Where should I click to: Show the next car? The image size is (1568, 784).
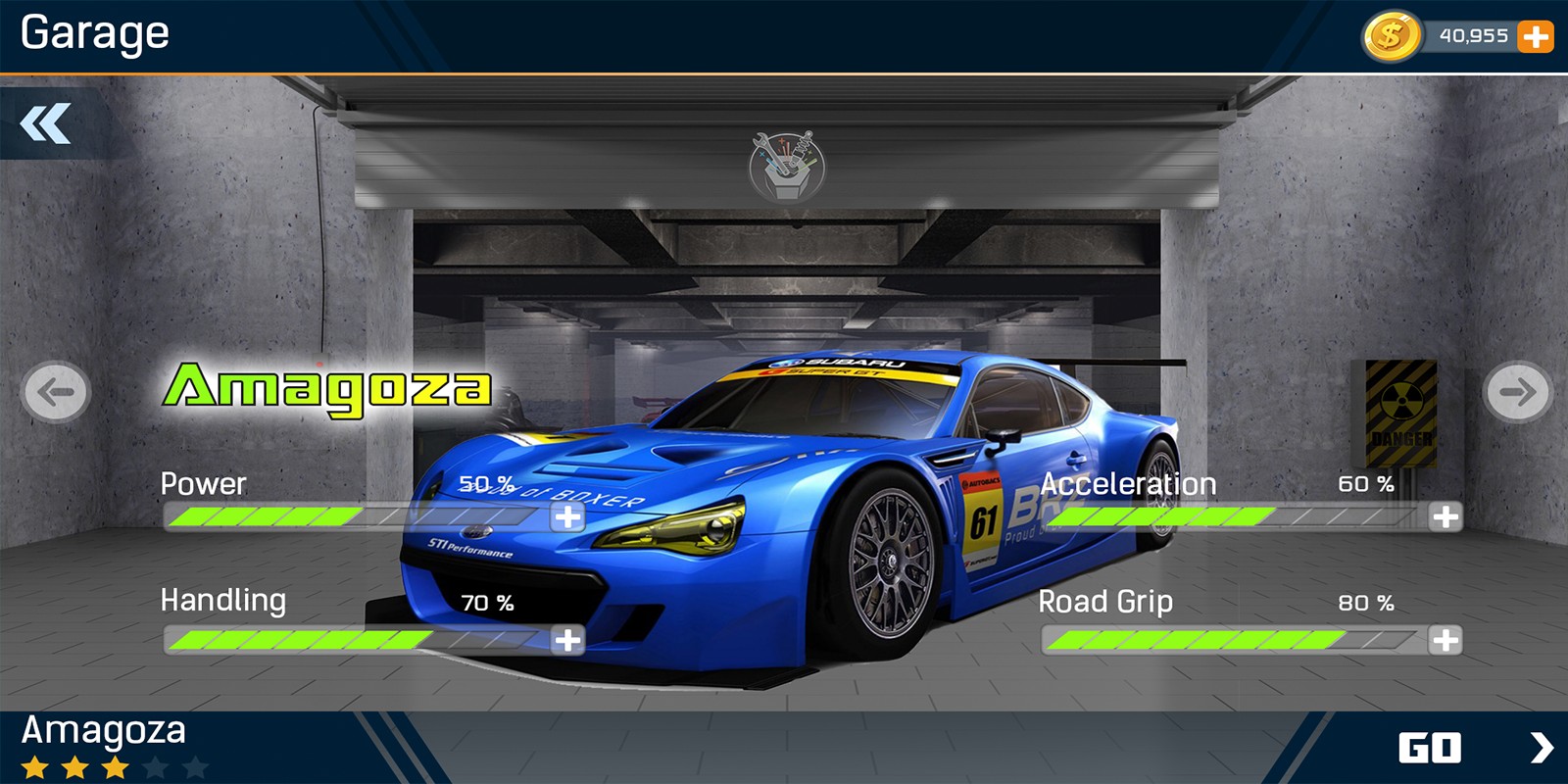1517,392
